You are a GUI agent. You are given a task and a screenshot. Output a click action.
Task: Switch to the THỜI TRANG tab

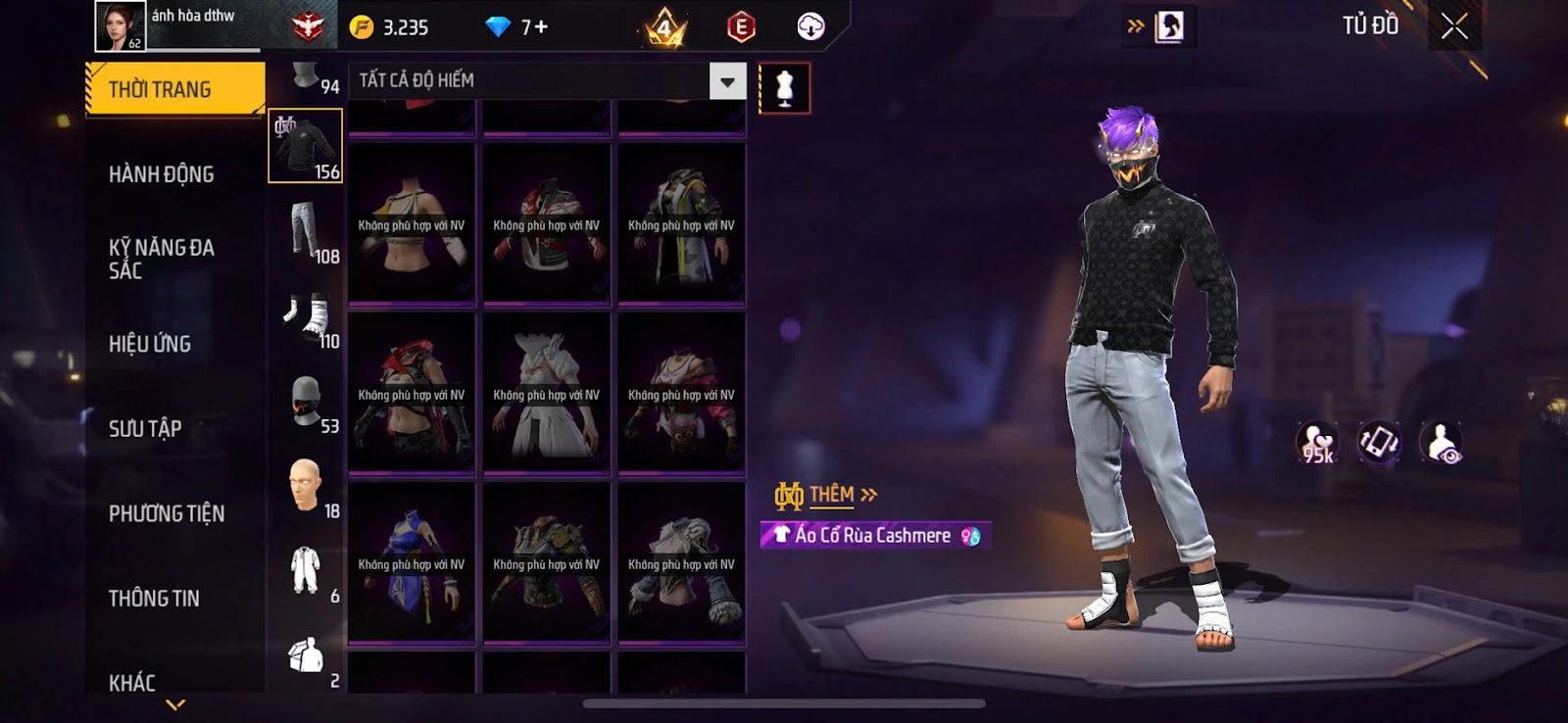tap(174, 89)
